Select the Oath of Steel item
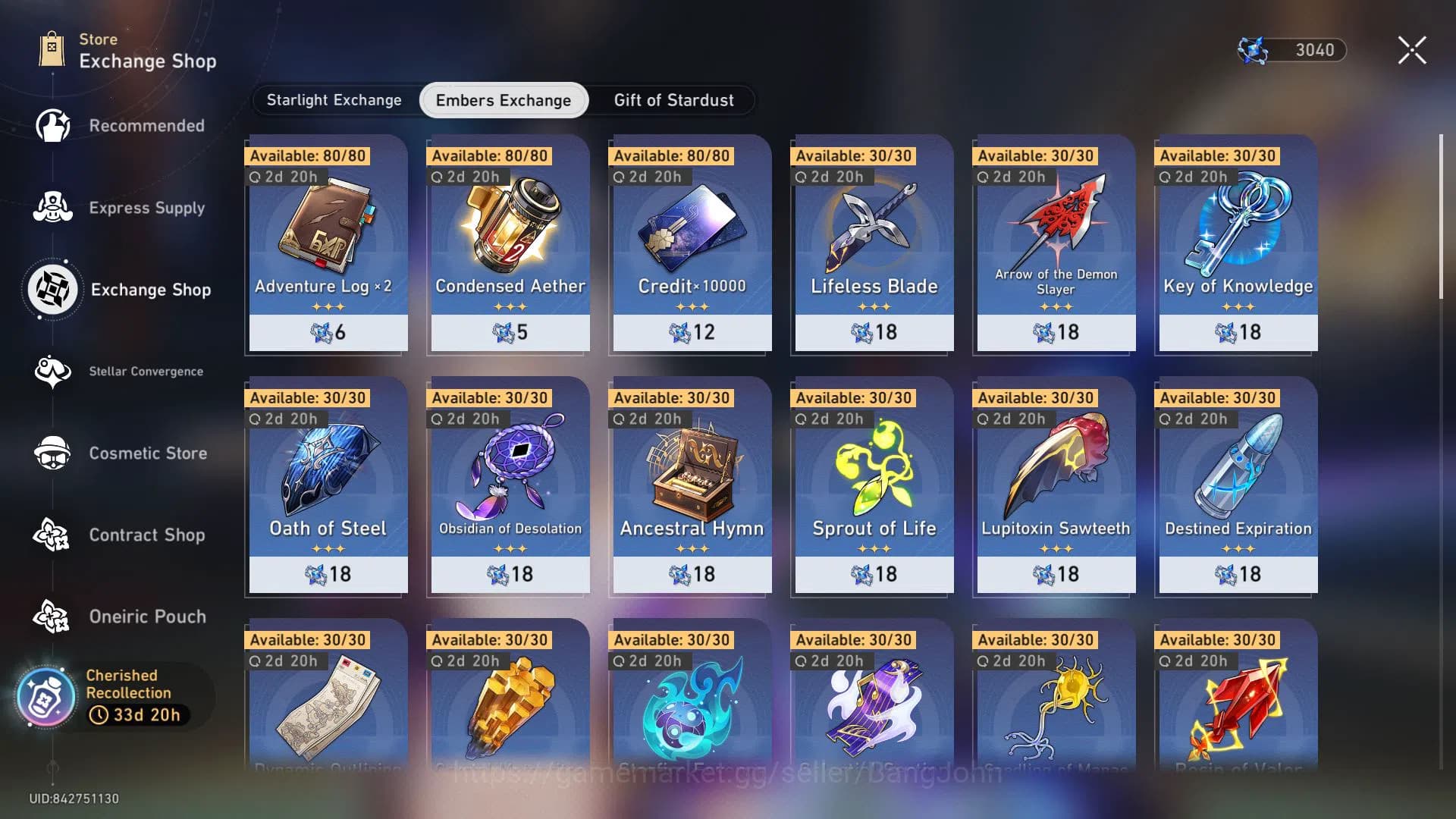Screen dimensions: 1456x819 [x=328, y=485]
